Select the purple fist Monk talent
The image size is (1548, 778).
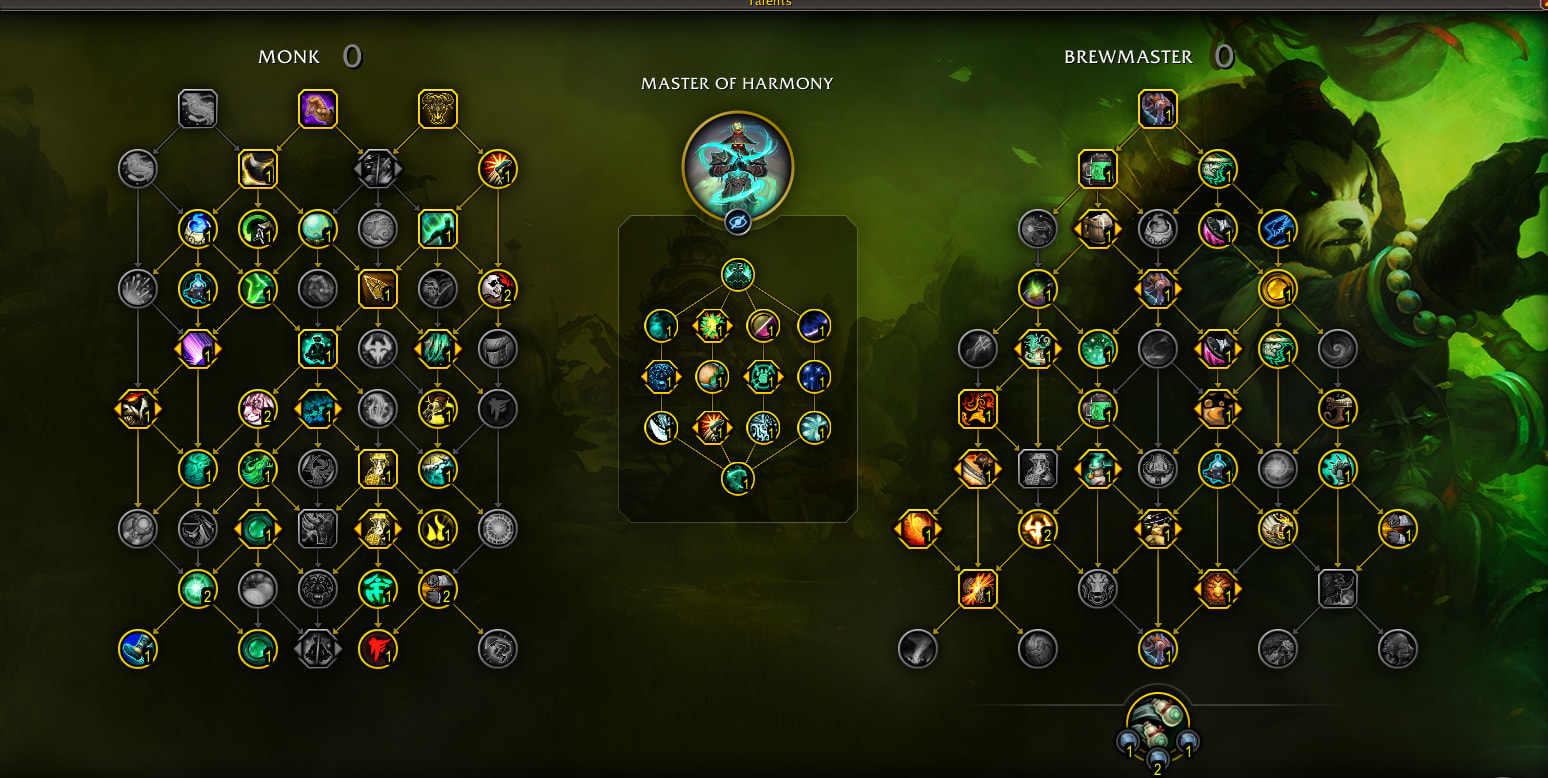point(318,109)
